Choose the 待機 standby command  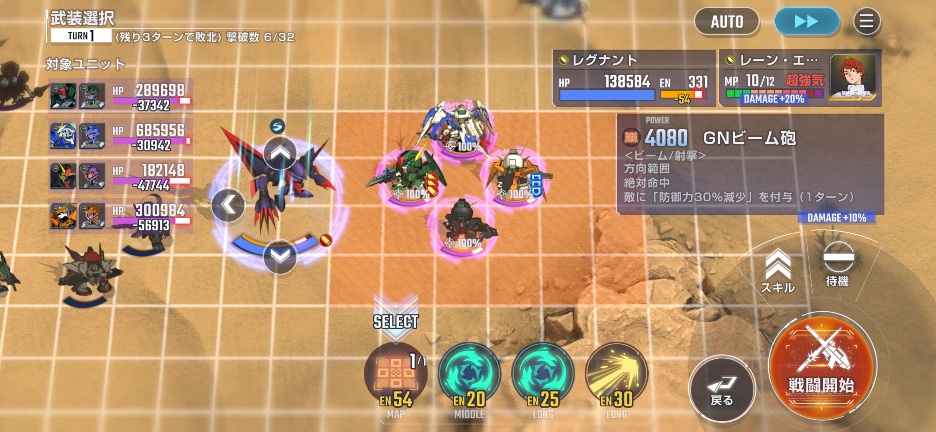click(x=837, y=263)
